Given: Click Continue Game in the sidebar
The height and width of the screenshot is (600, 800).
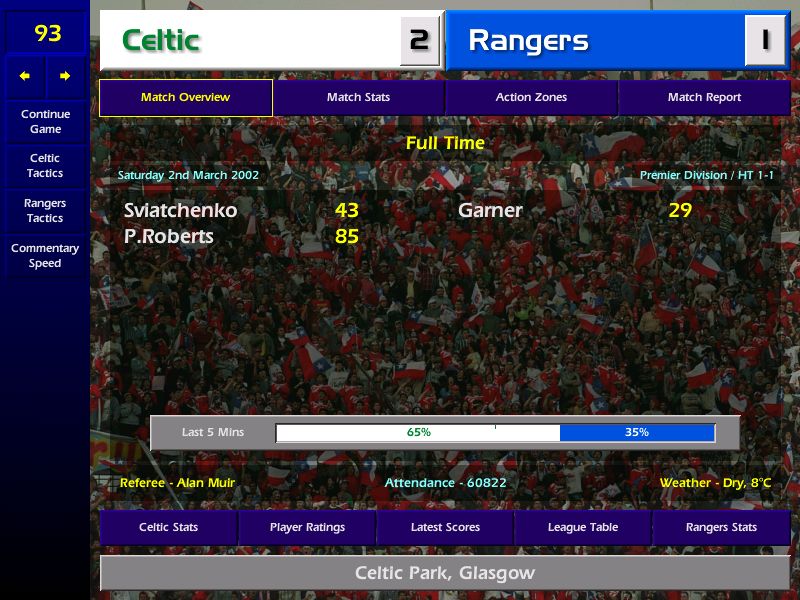Looking at the screenshot, I should click(45, 122).
